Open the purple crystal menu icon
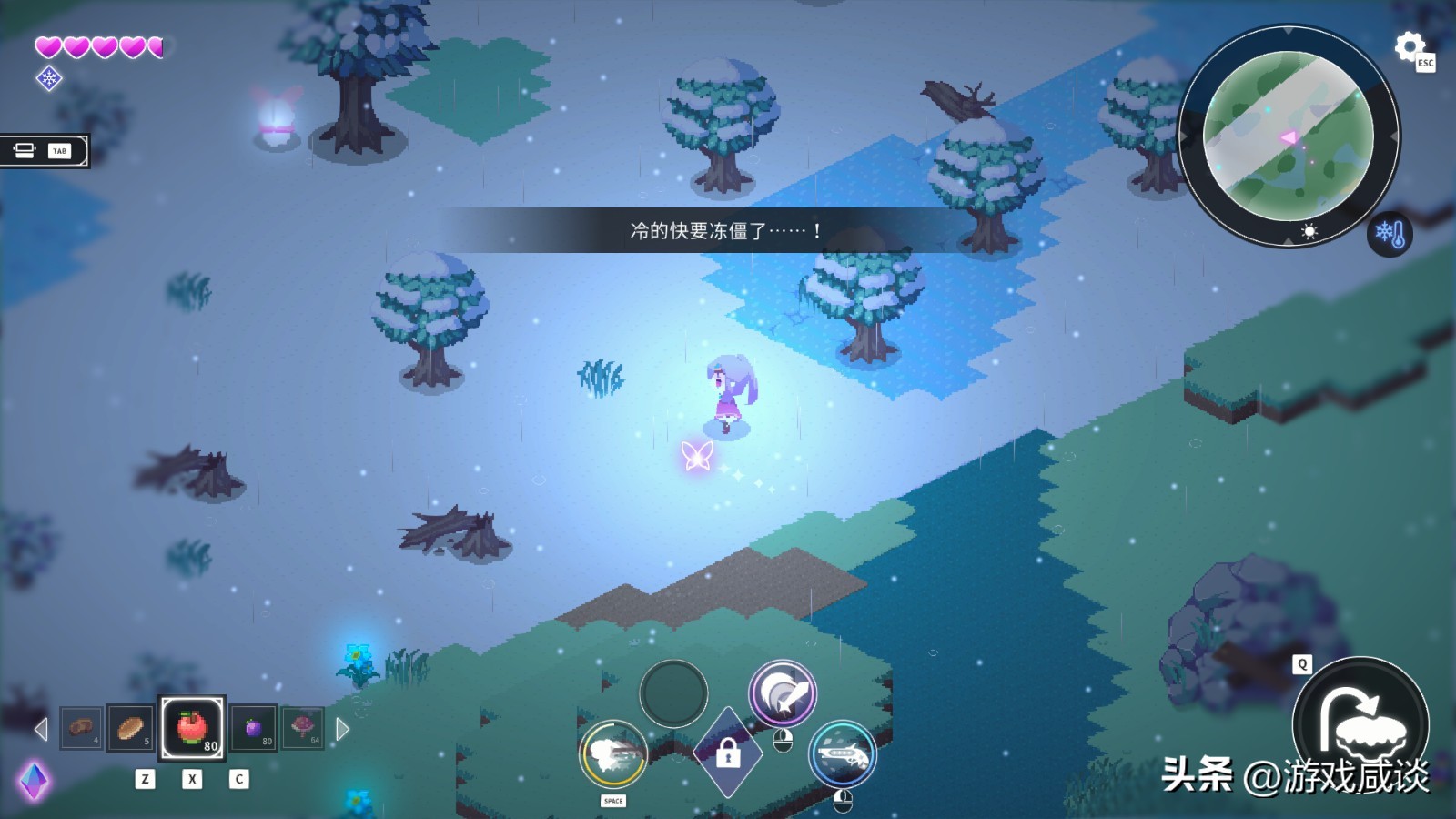Image resolution: width=1456 pixels, height=819 pixels. (x=34, y=781)
